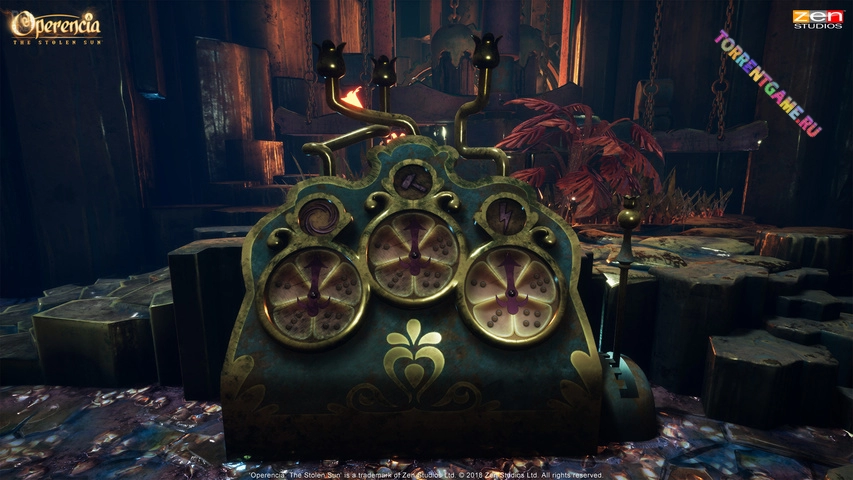Image resolution: width=853 pixels, height=480 pixels.
Task: Turn the dial beneath the hammer symbol
Action: [x=412, y=255]
